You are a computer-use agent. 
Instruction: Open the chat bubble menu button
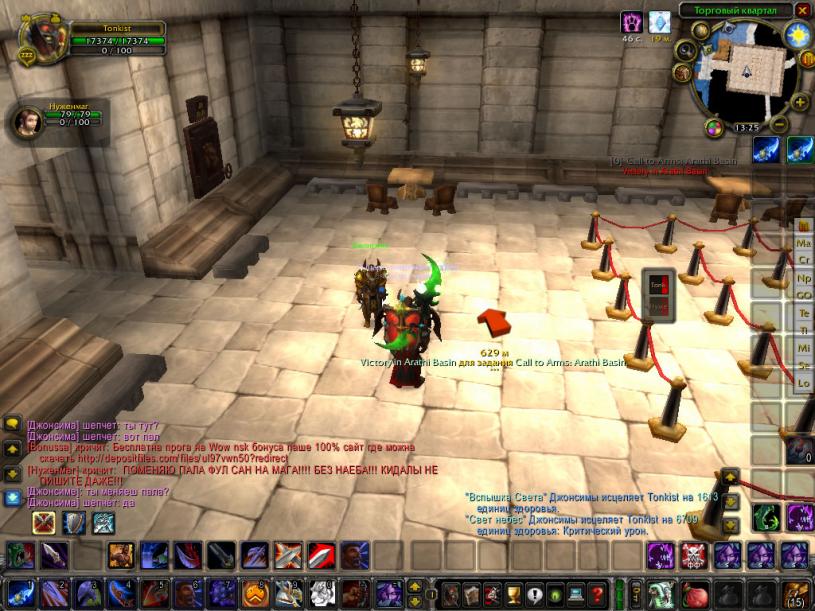pos(12,424)
